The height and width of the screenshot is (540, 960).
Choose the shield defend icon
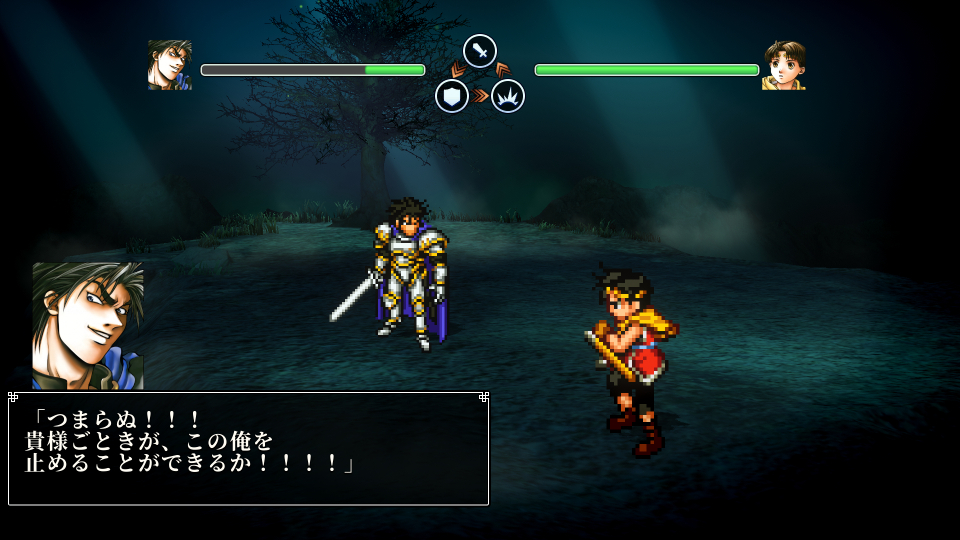(x=452, y=96)
